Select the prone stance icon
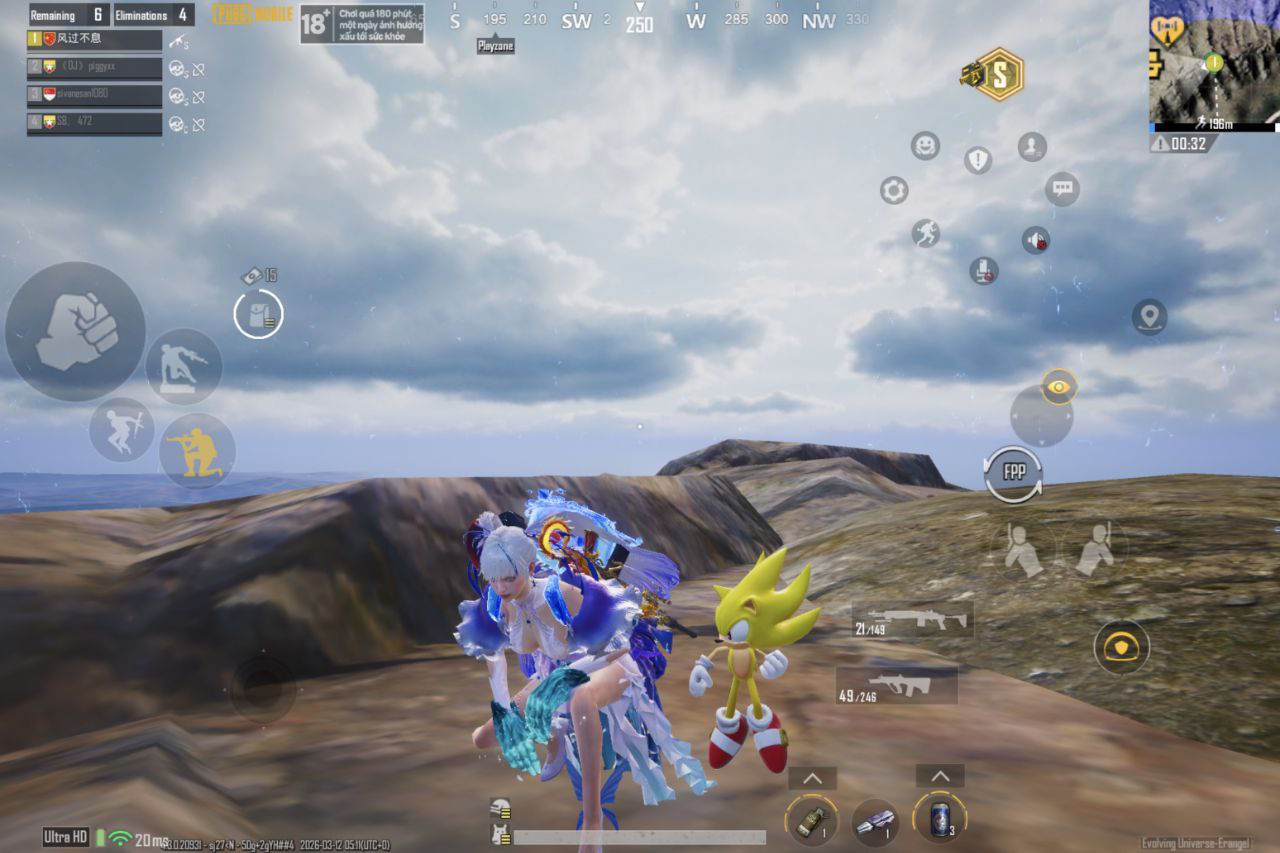The image size is (1280, 853). point(183,367)
